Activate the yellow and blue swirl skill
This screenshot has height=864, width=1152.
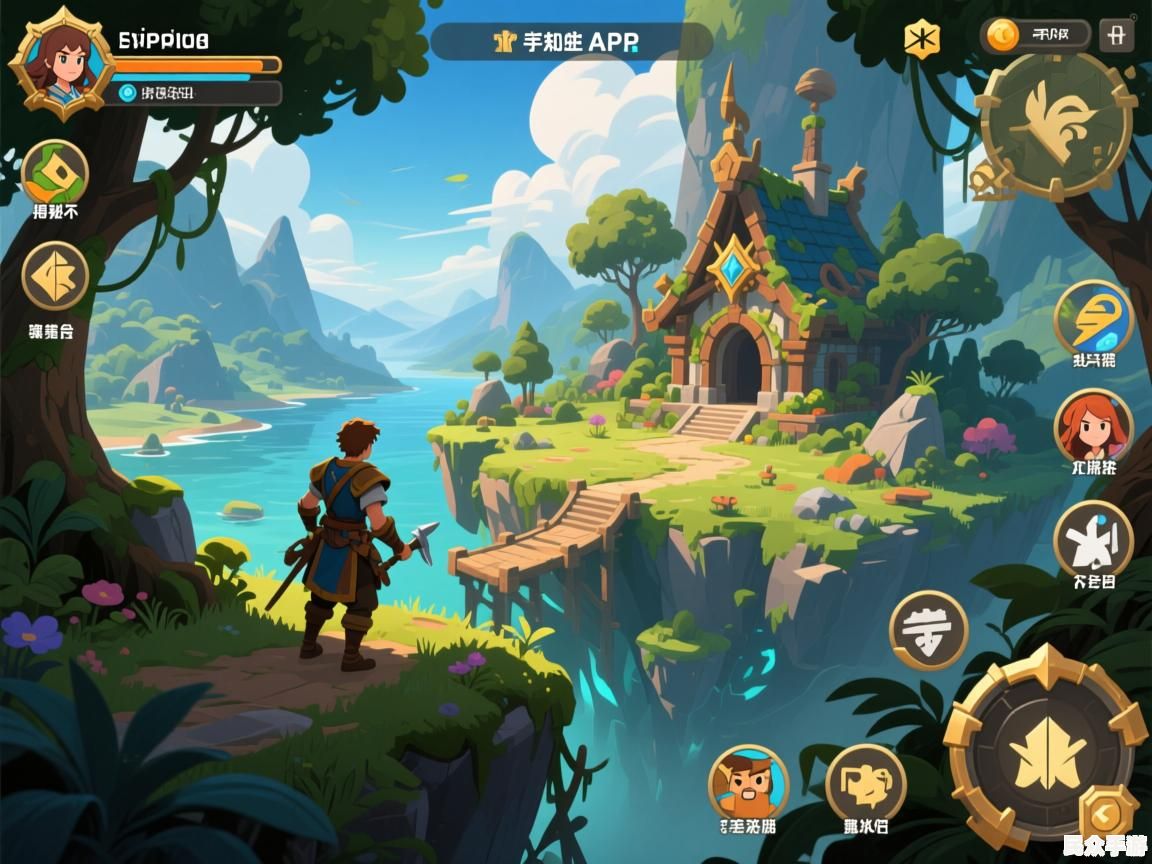point(1093,318)
